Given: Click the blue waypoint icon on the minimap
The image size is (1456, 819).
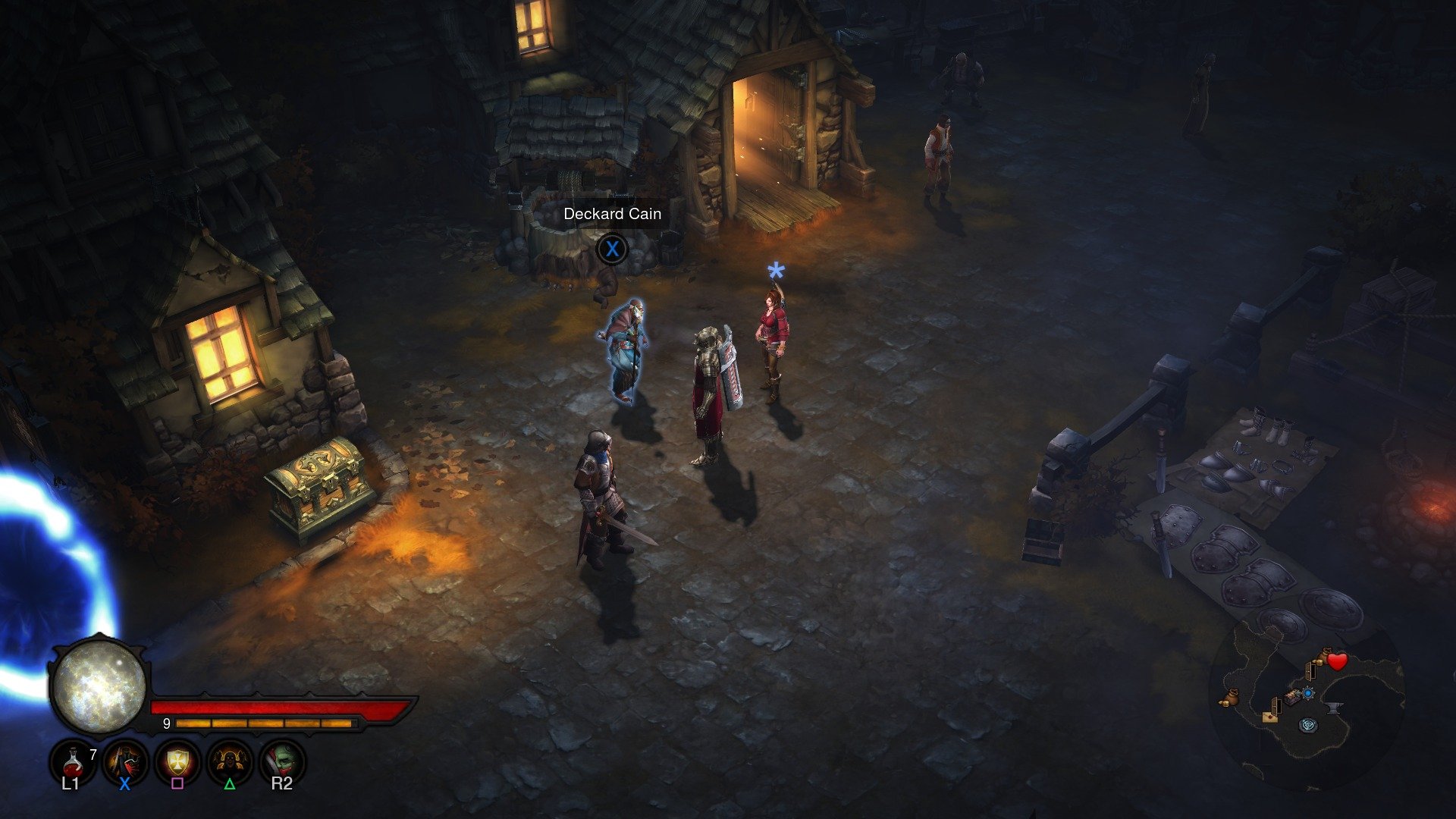Looking at the screenshot, I should tap(1309, 694).
